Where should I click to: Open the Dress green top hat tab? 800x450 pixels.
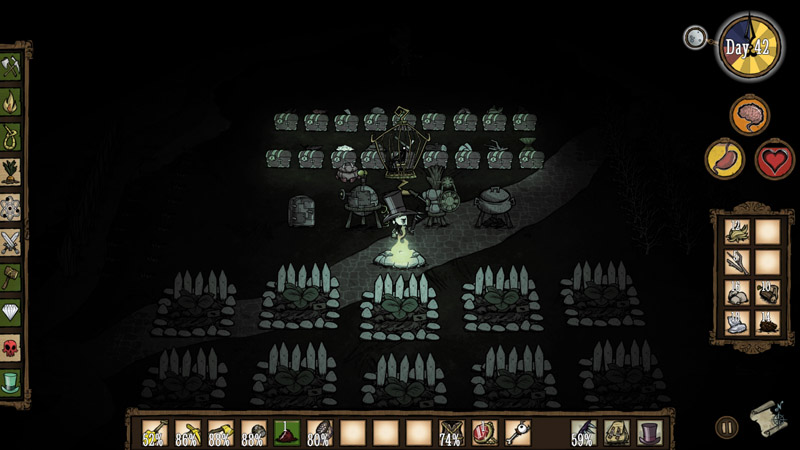click(x=11, y=382)
